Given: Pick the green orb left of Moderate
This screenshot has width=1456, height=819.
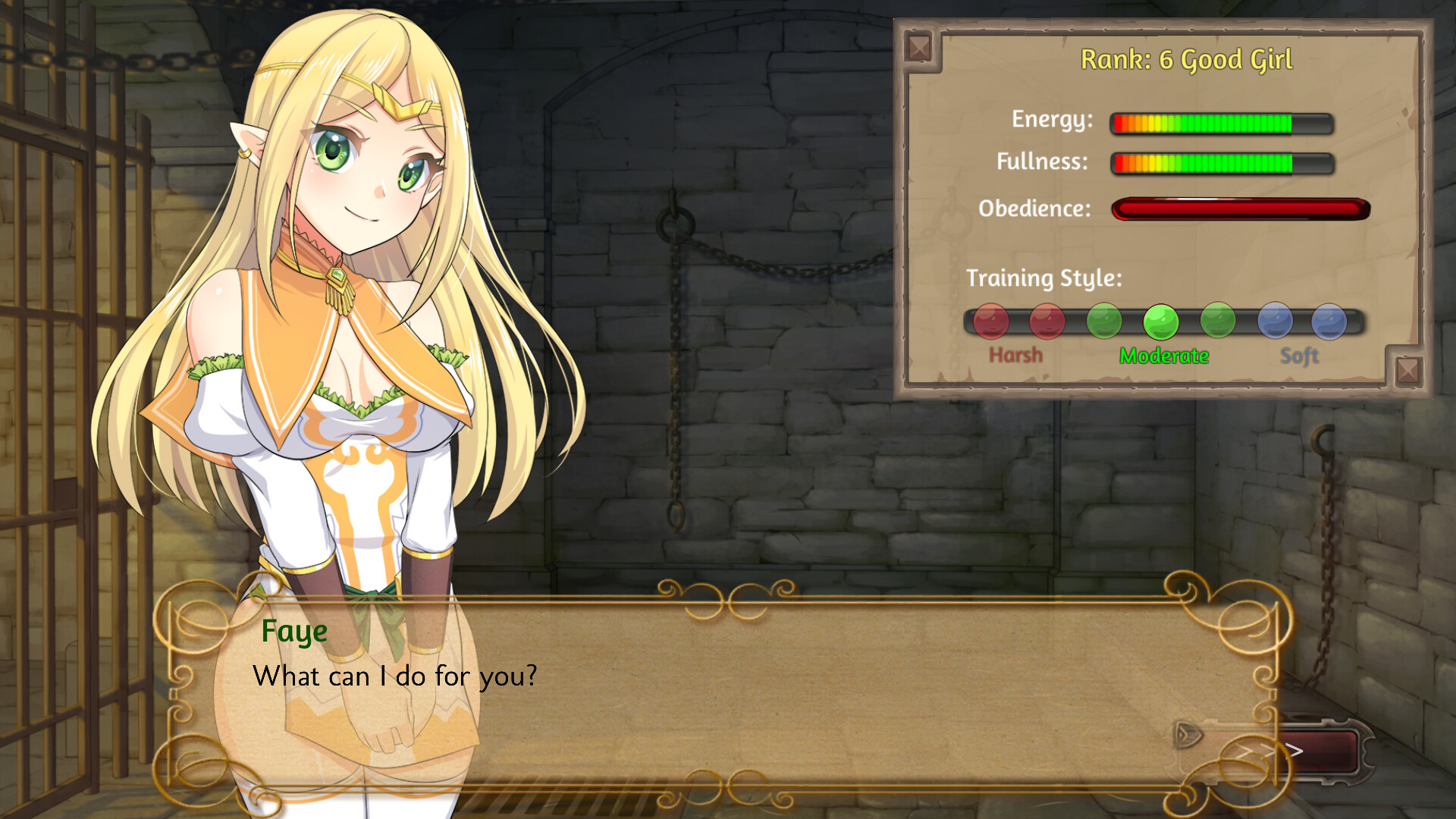Looking at the screenshot, I should coord(1103,322).
